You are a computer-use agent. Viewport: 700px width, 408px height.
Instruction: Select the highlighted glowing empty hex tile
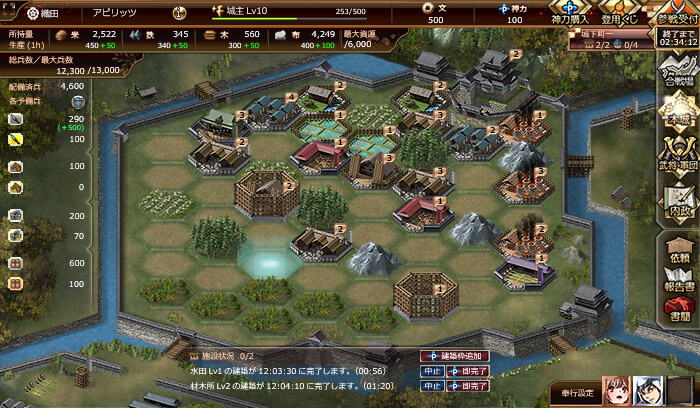pos(268,259)
